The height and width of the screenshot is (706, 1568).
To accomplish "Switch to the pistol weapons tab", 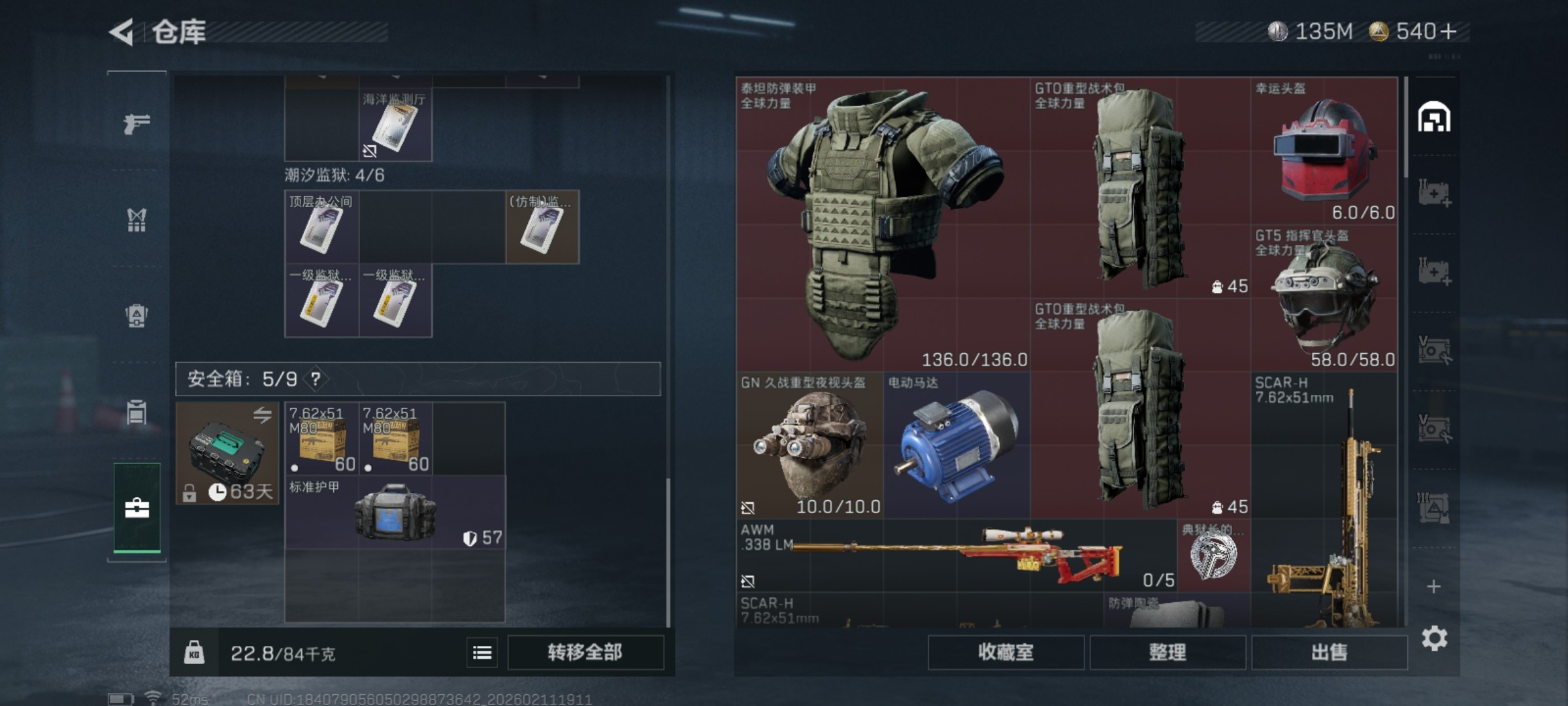I will (x=137, y=123).
